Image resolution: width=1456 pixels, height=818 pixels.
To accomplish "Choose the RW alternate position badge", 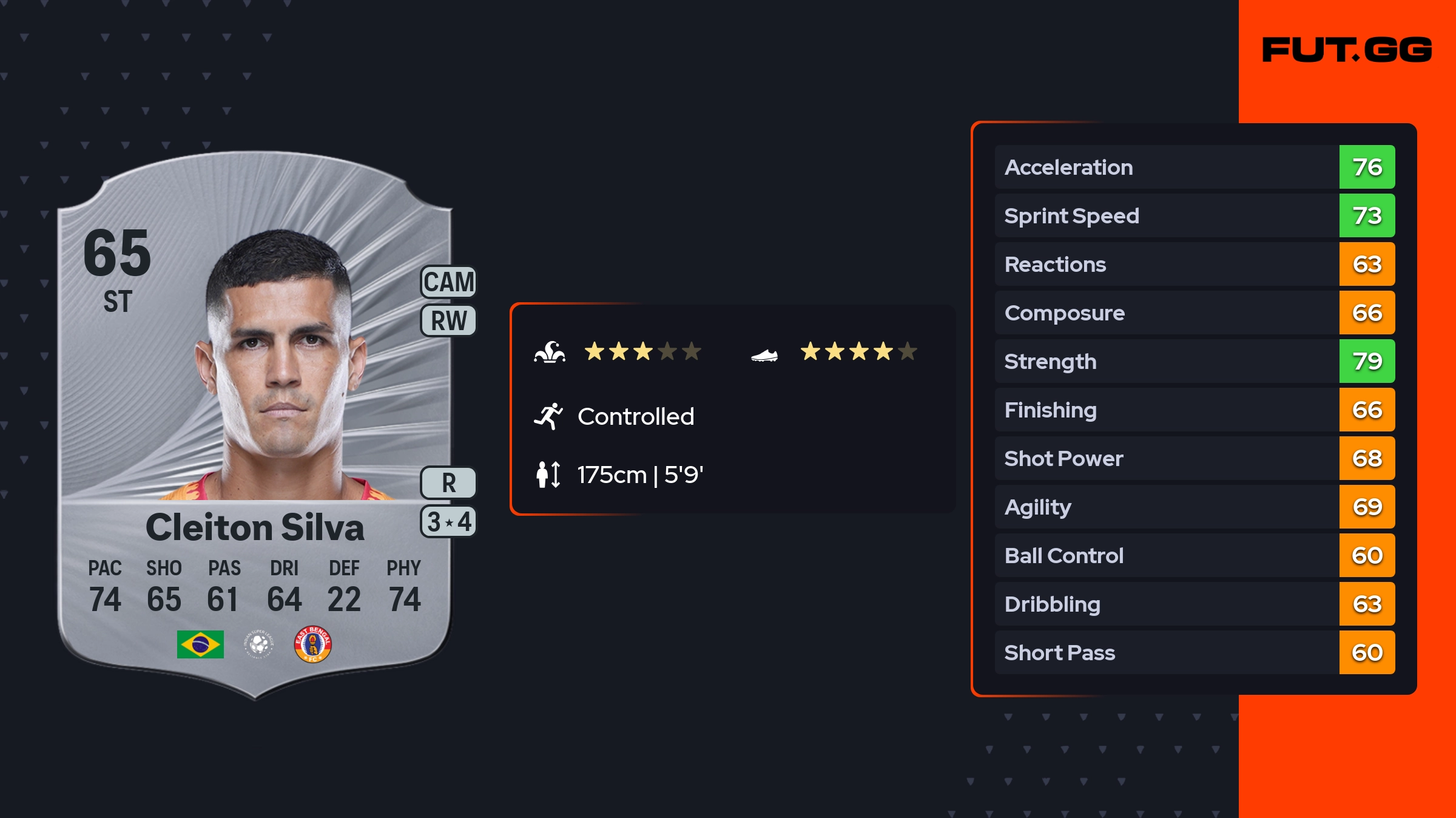I will click(448, 320).
